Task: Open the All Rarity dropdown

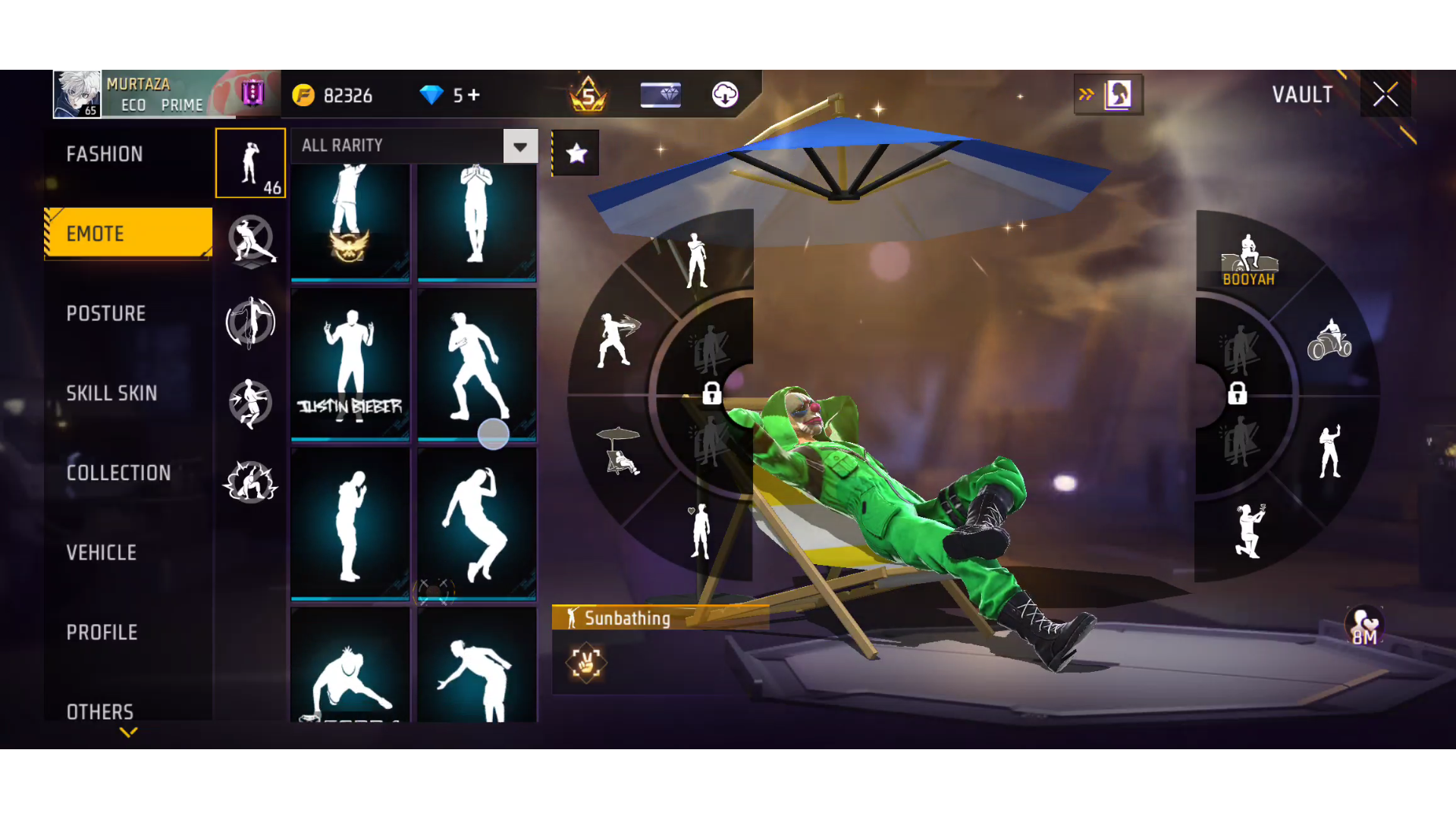Action: click(x=520, y=146)
